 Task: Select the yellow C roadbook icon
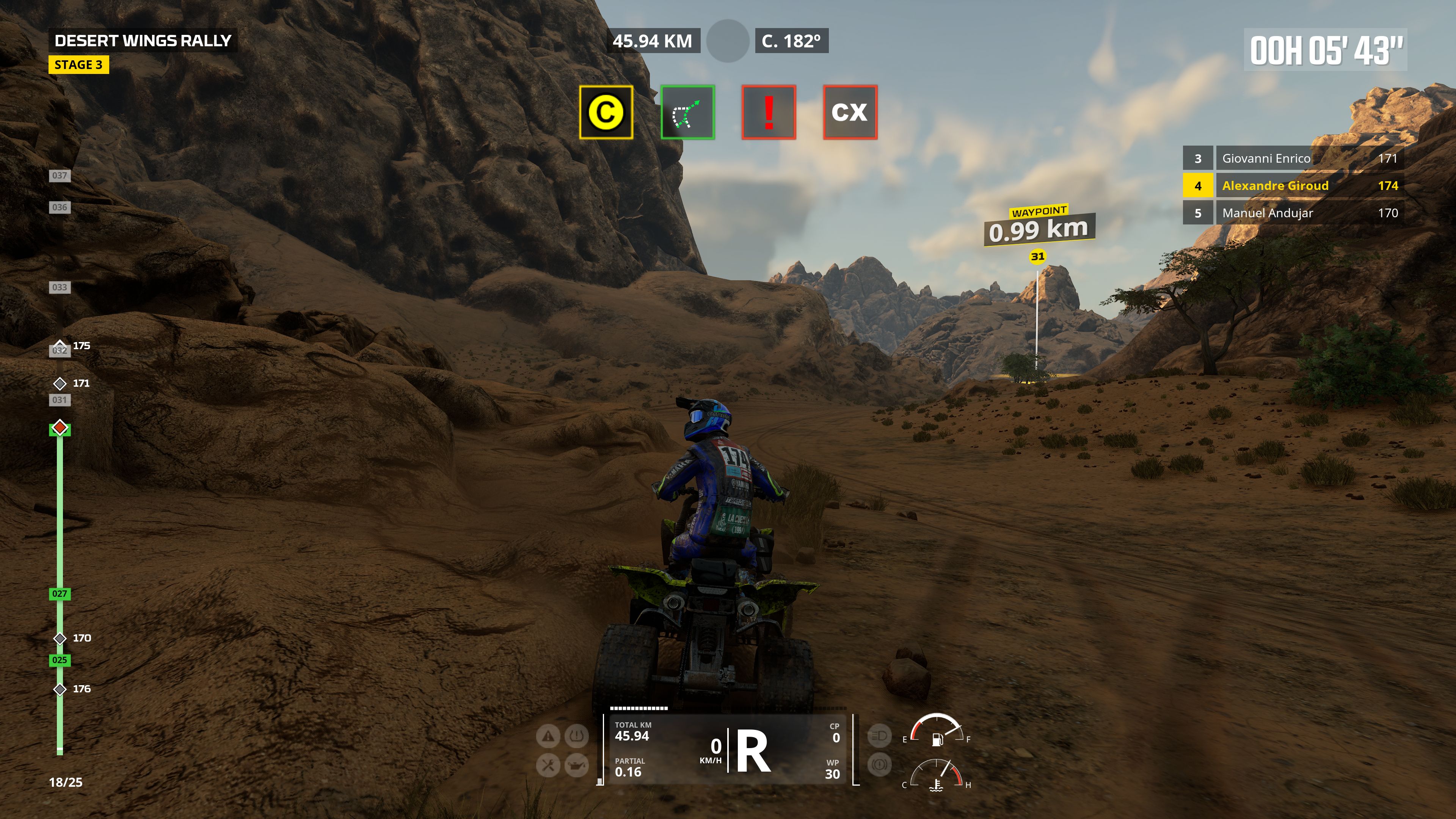pos(606,113)
